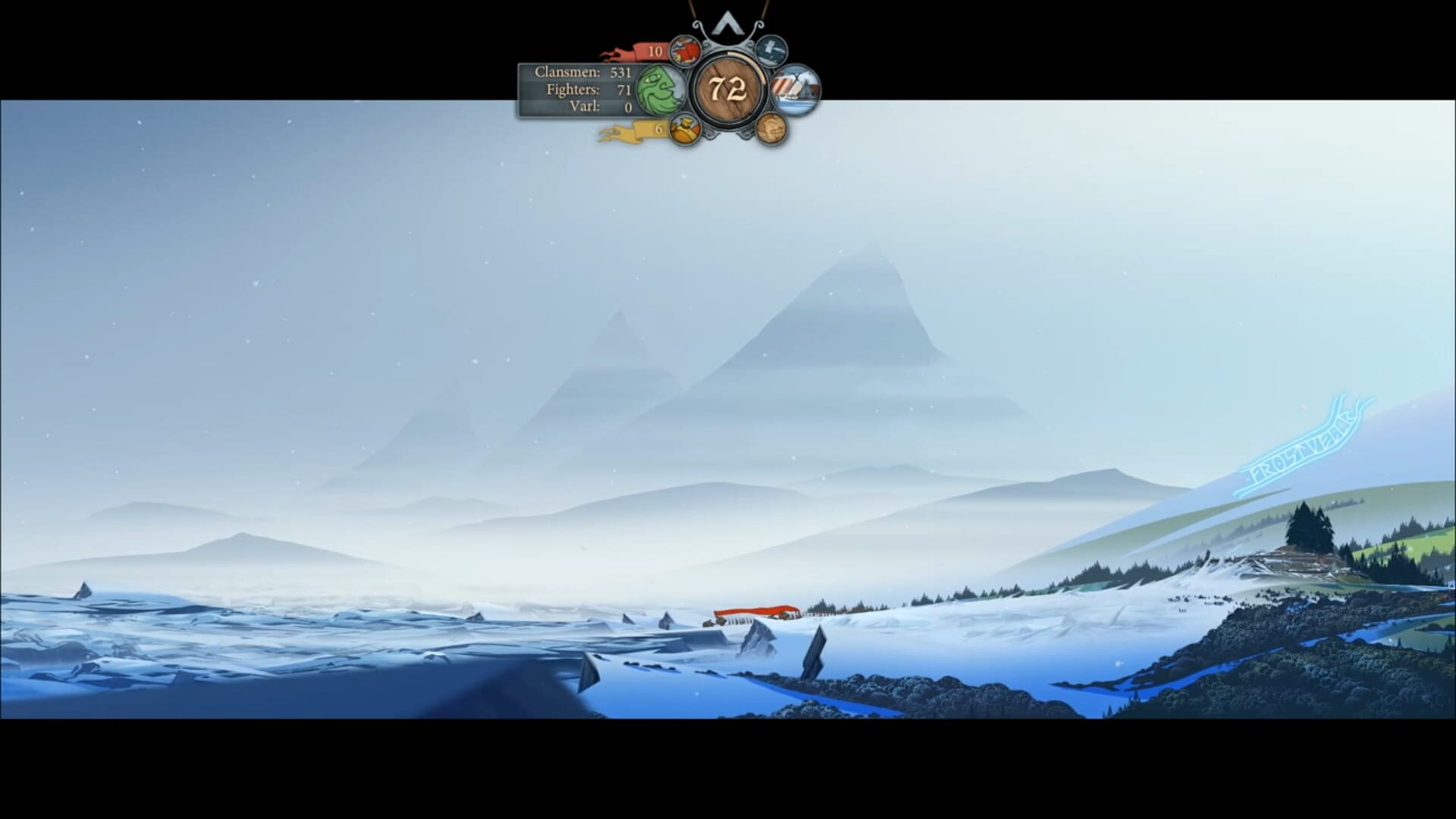This screenshot has width=1456, height=819.
Task: Open the items hammer icon
Action: [x=771, y=53]
